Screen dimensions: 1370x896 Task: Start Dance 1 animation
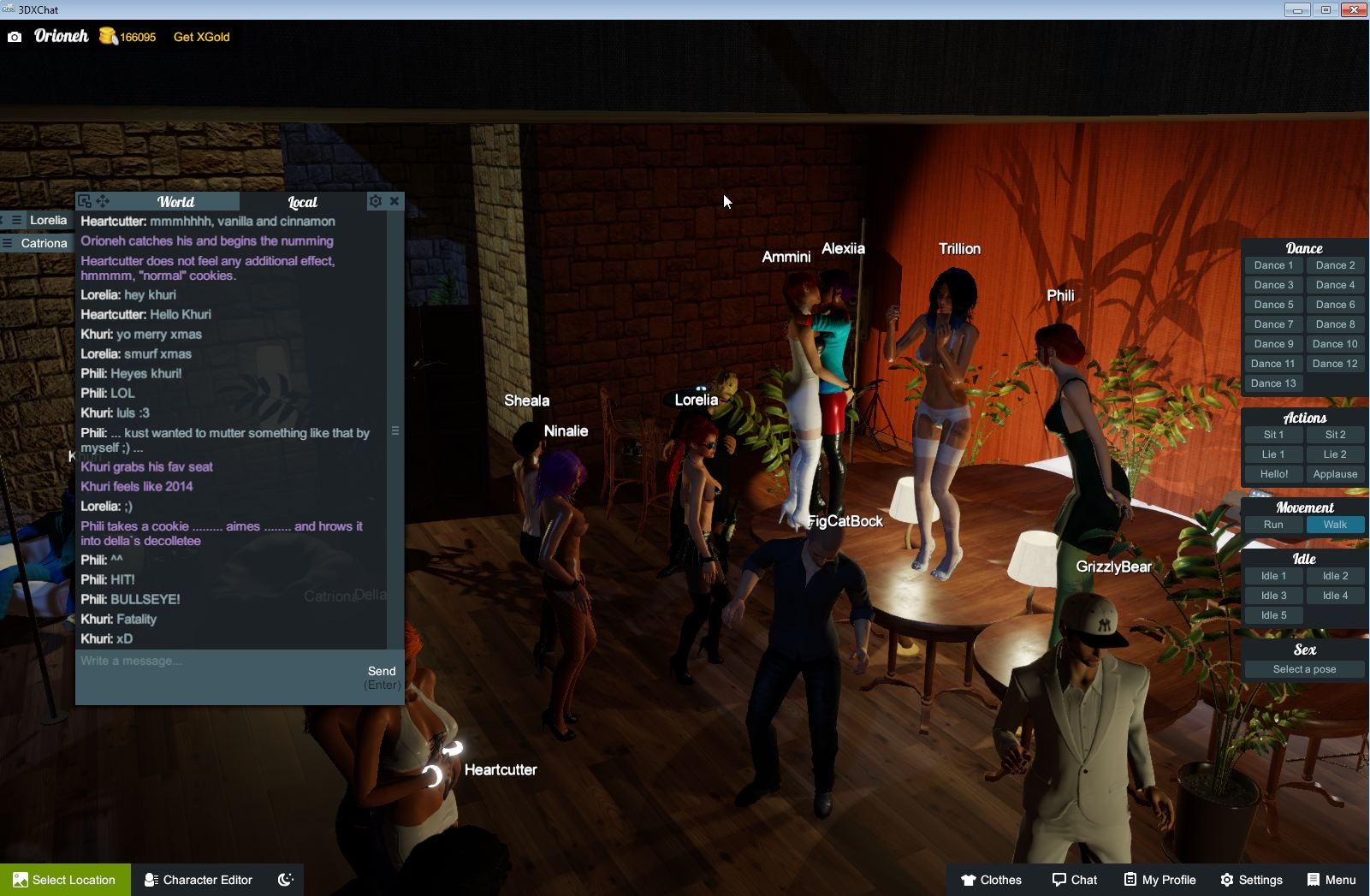[1273, 265]
